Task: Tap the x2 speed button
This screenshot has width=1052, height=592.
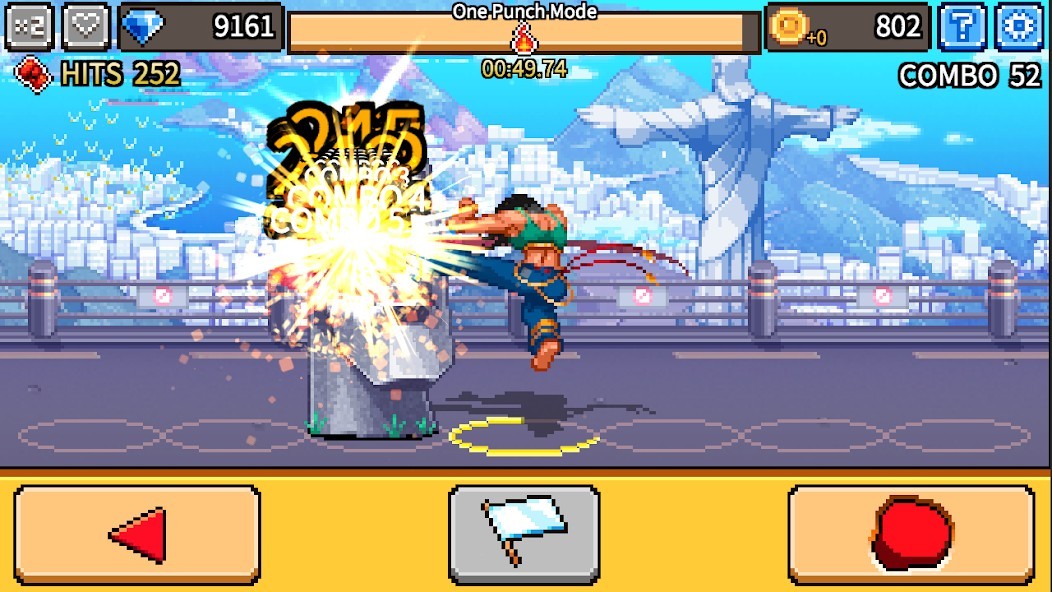Action: coord(29,27)
